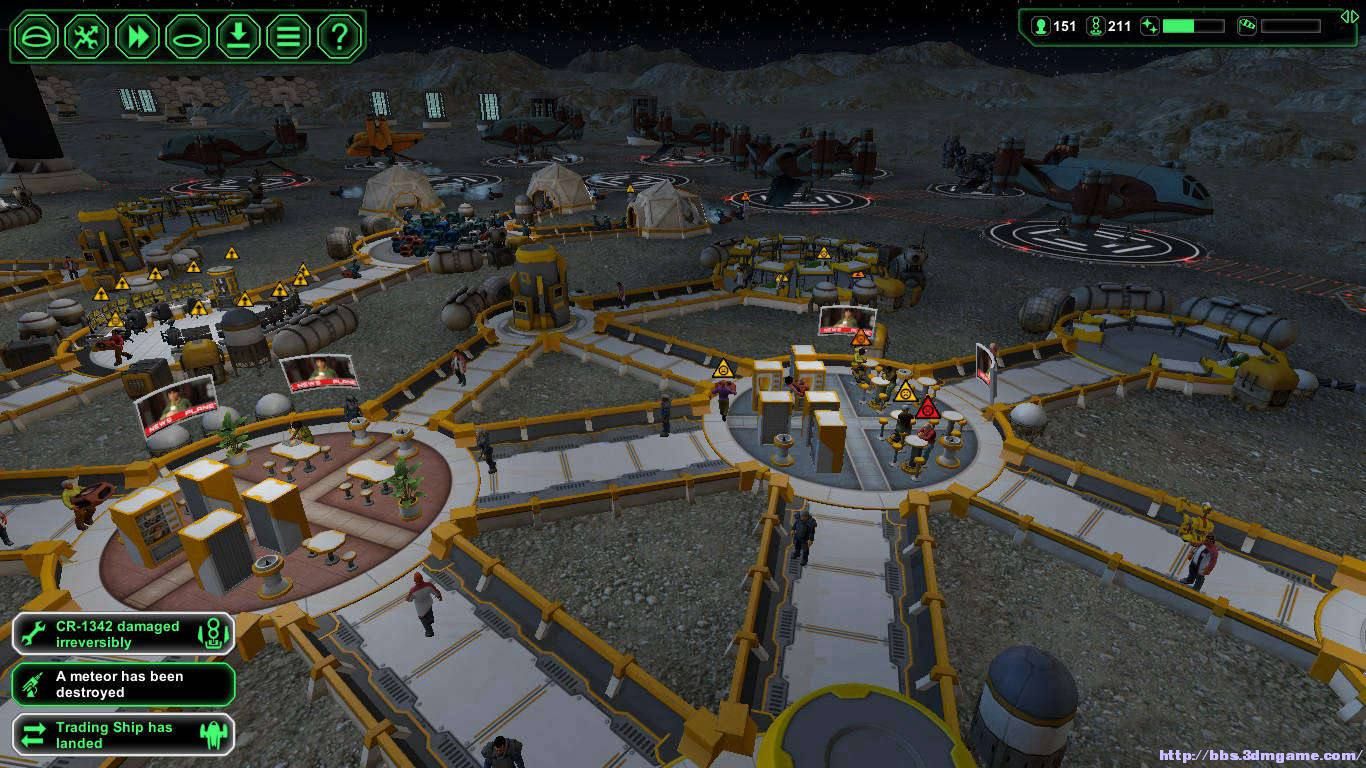Open the dome build menu

pos(37,37)
